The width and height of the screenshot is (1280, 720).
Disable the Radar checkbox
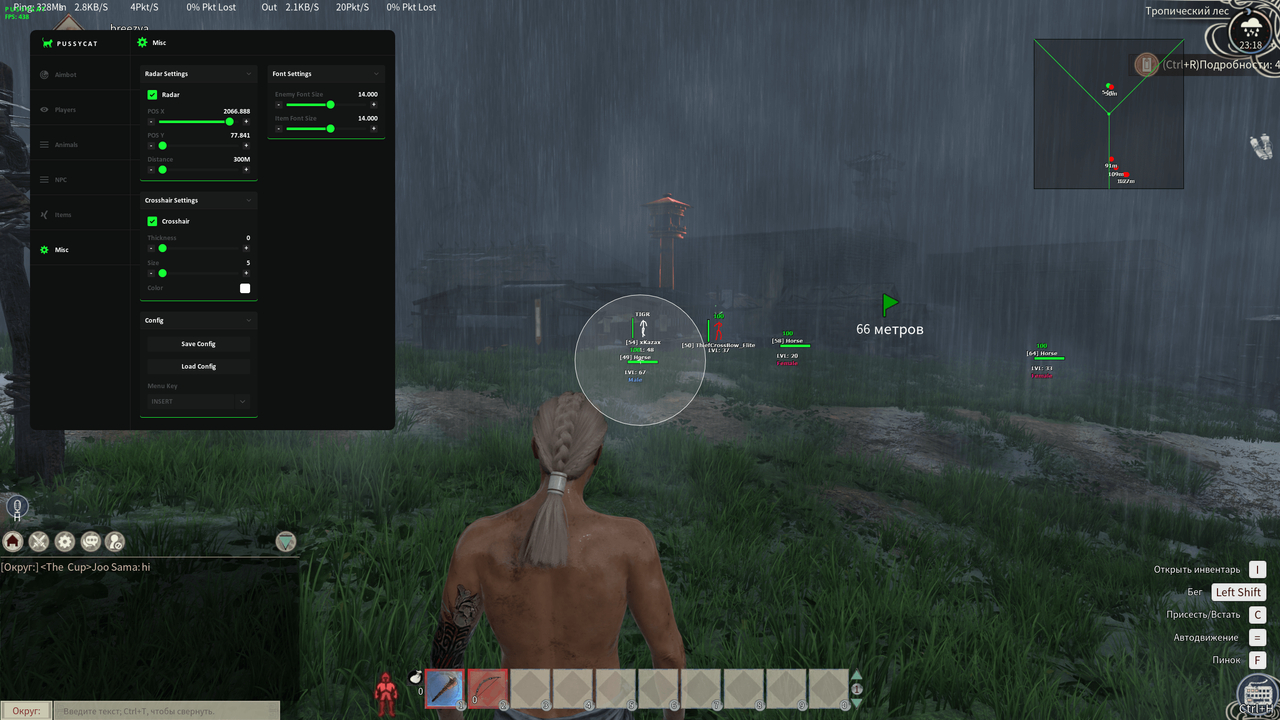(150, 94)
